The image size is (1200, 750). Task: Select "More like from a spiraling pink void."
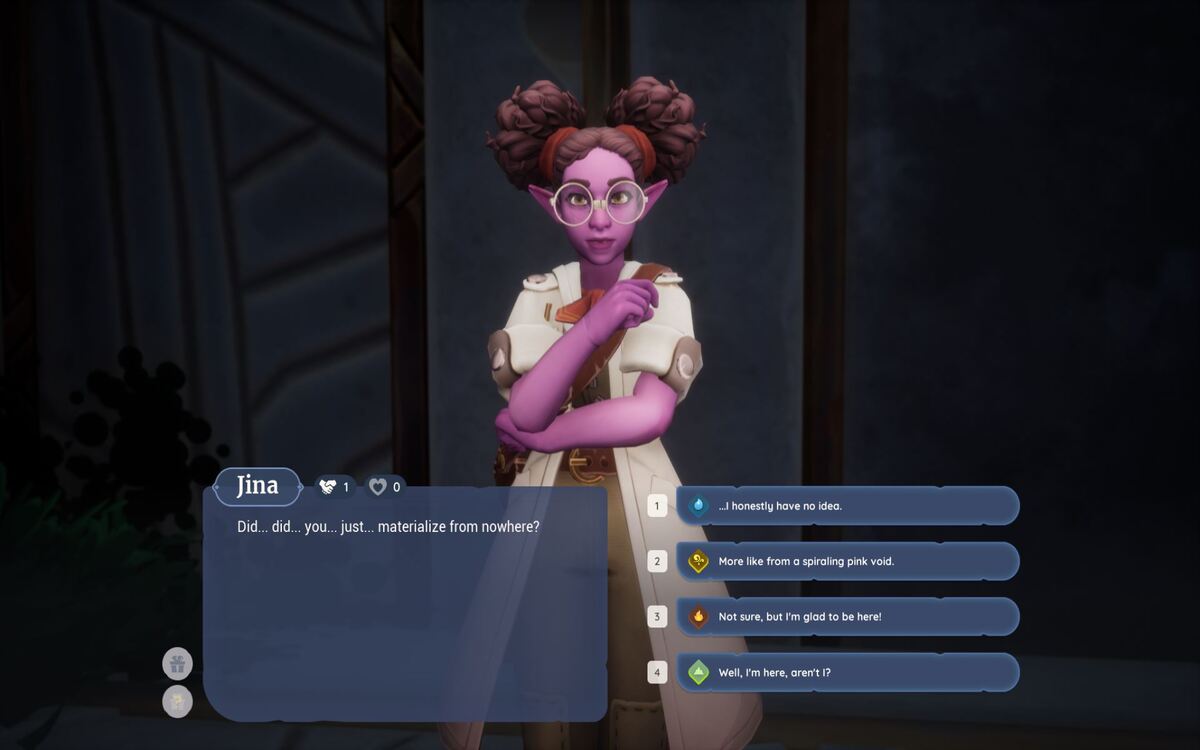pos(847,561)
